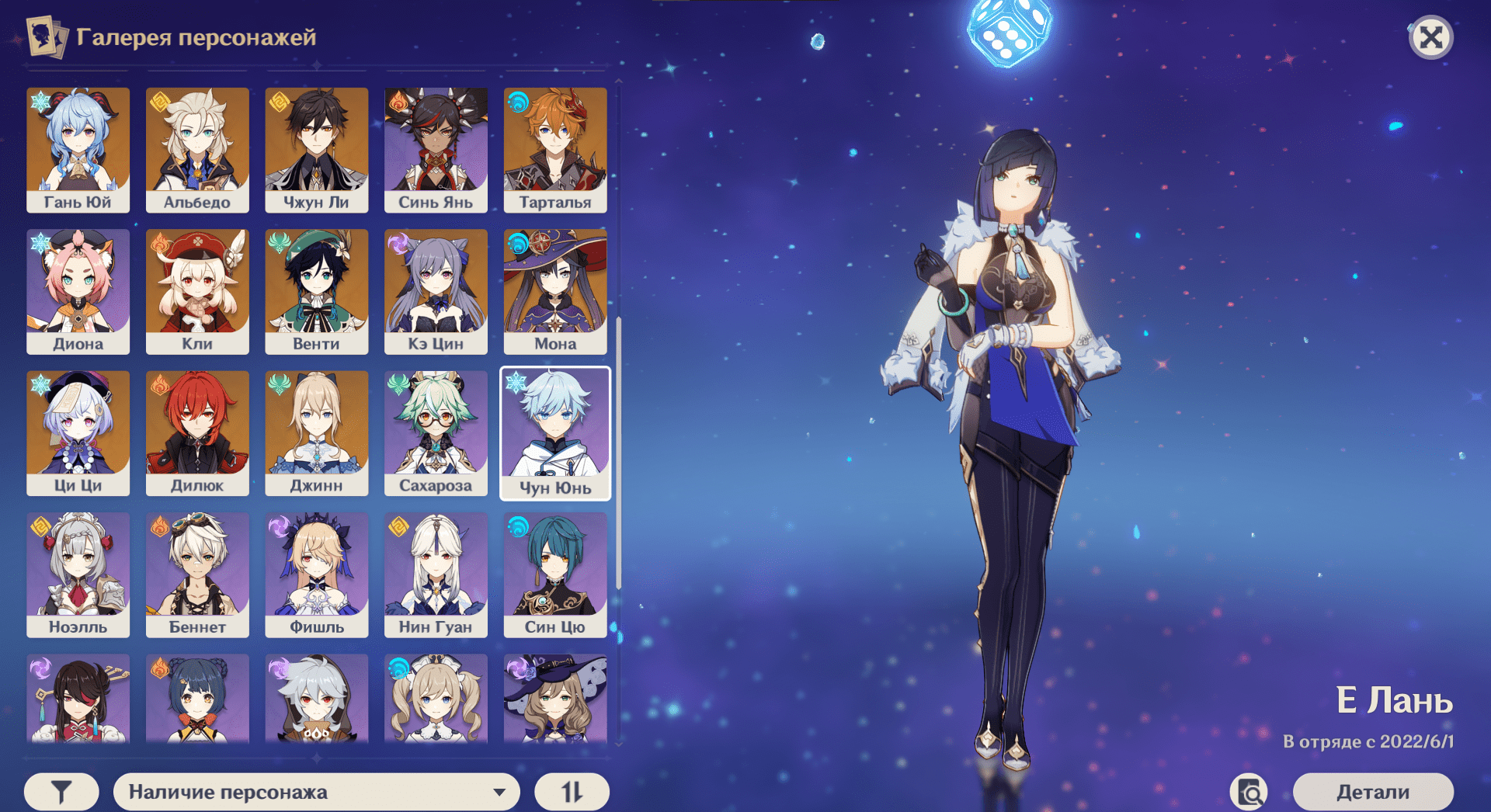Open the Наличие персонажа sort dropdown
This screenshot has width=1491, height=812.
(316, 792)
